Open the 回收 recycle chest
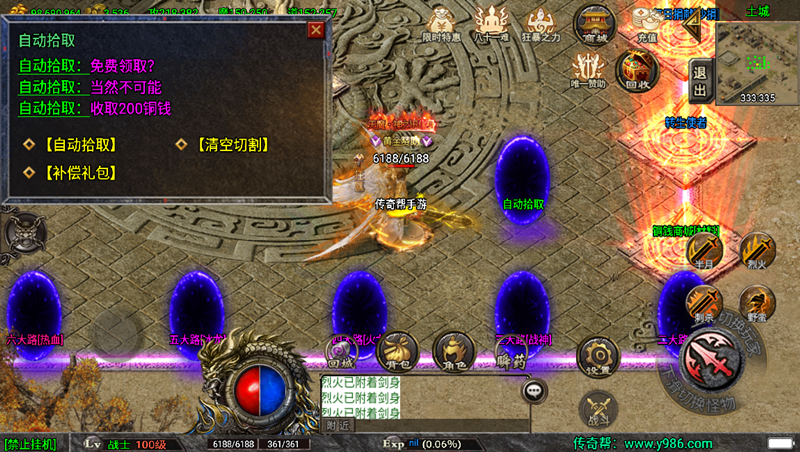The height and width of the screenshot is (452, 800). [x=637, y=69]
